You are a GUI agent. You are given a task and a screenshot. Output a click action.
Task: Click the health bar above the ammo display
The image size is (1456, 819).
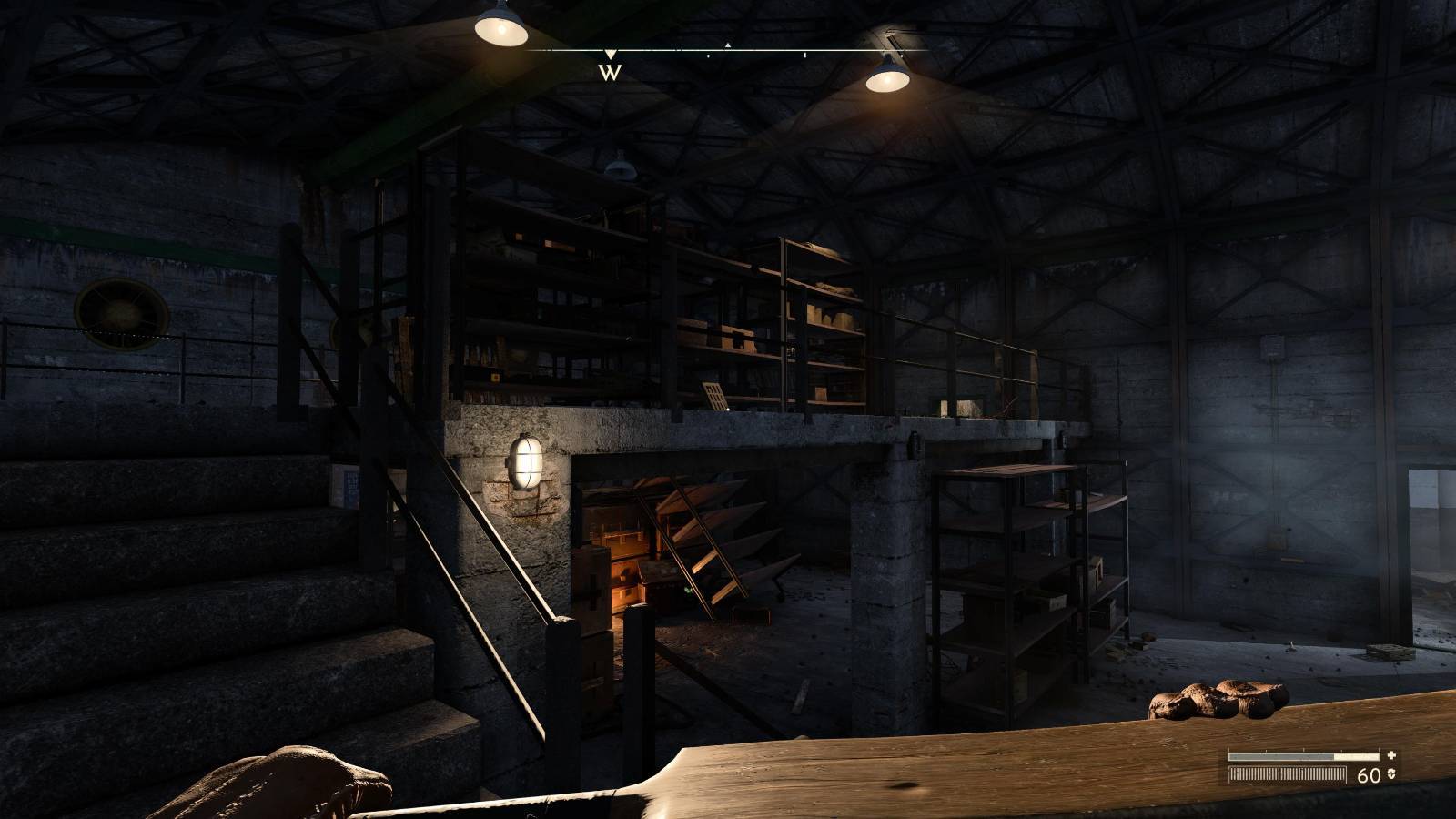tap(1300, 756)
